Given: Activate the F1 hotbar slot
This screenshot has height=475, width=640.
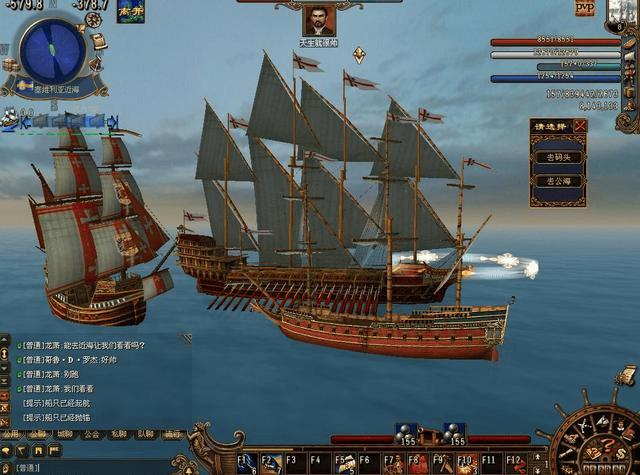Looking at the screenshot, I should (x=247, y=462).
